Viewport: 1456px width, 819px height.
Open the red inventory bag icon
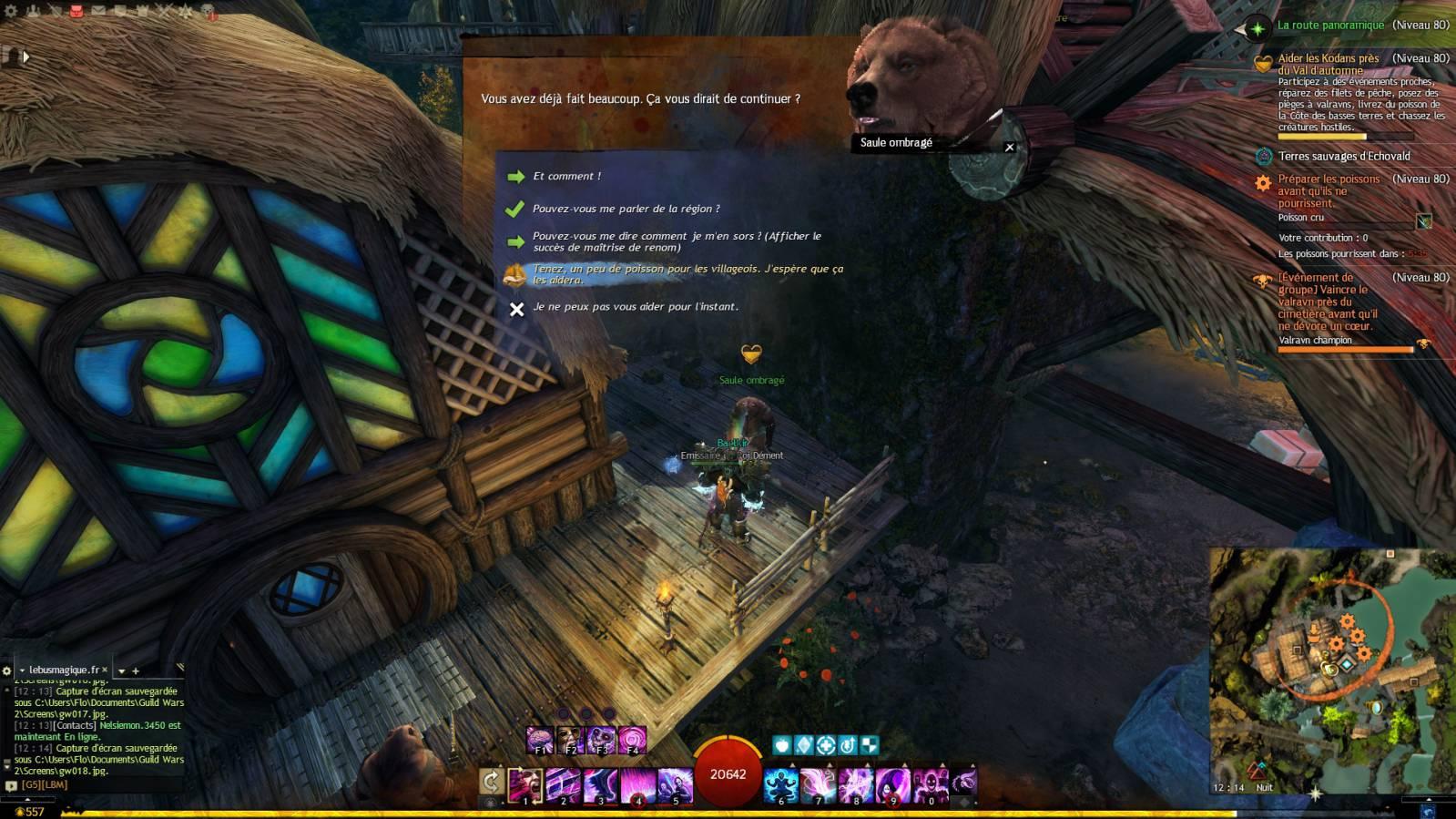[x=76, y=11]
